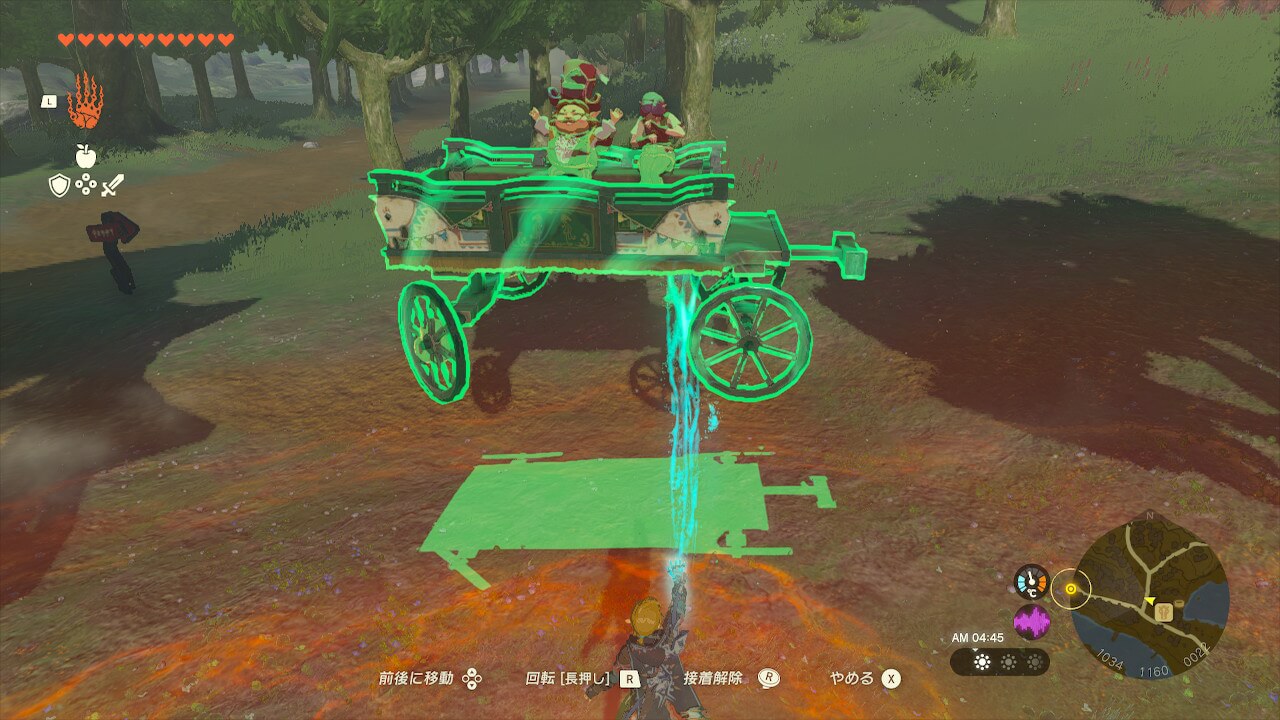The width and height of the screenshot is (1280, 720).
Task: Select the yellow ring marker beside minimap
Action: click(x=1071, y=589)
